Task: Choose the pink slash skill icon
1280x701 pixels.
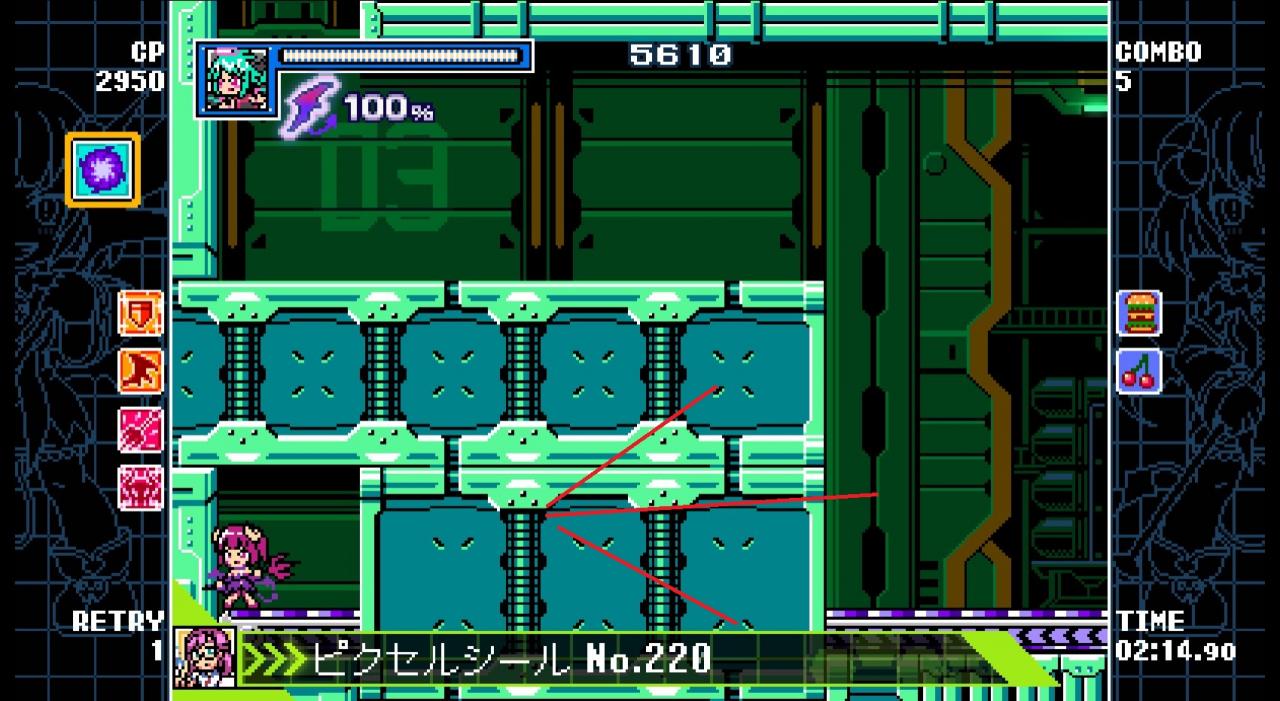Action: pos(140,430)
